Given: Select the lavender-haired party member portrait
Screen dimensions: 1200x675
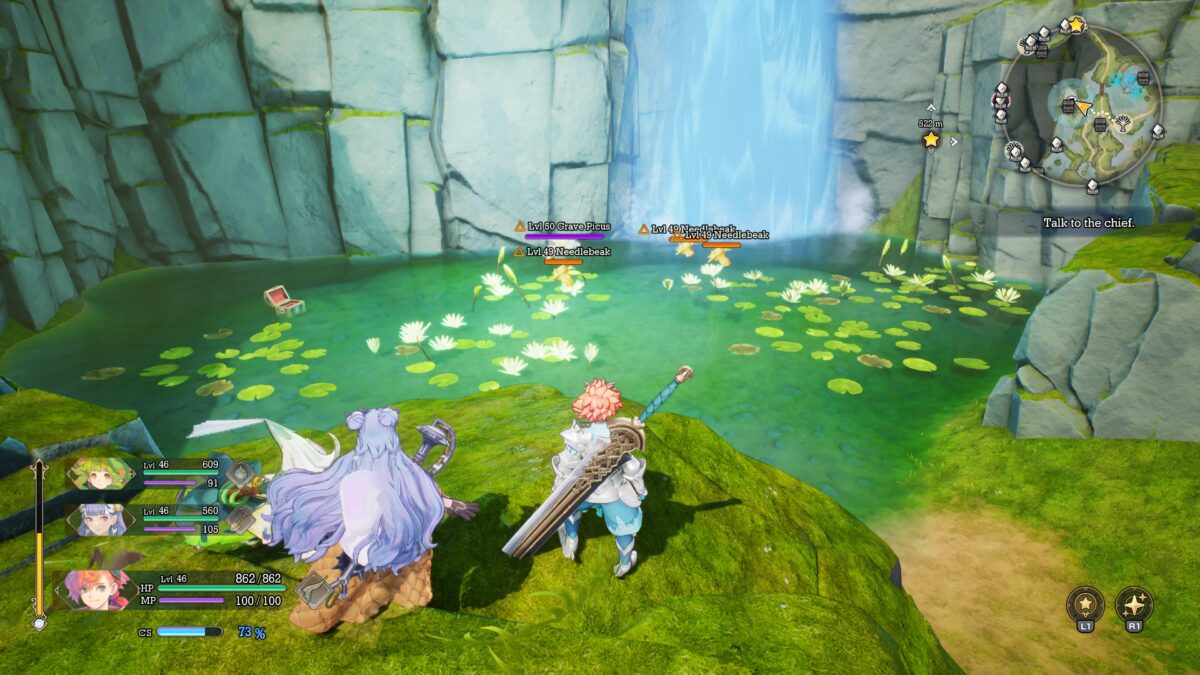Looking at the screenshot, I should click(x=100, y=518).
